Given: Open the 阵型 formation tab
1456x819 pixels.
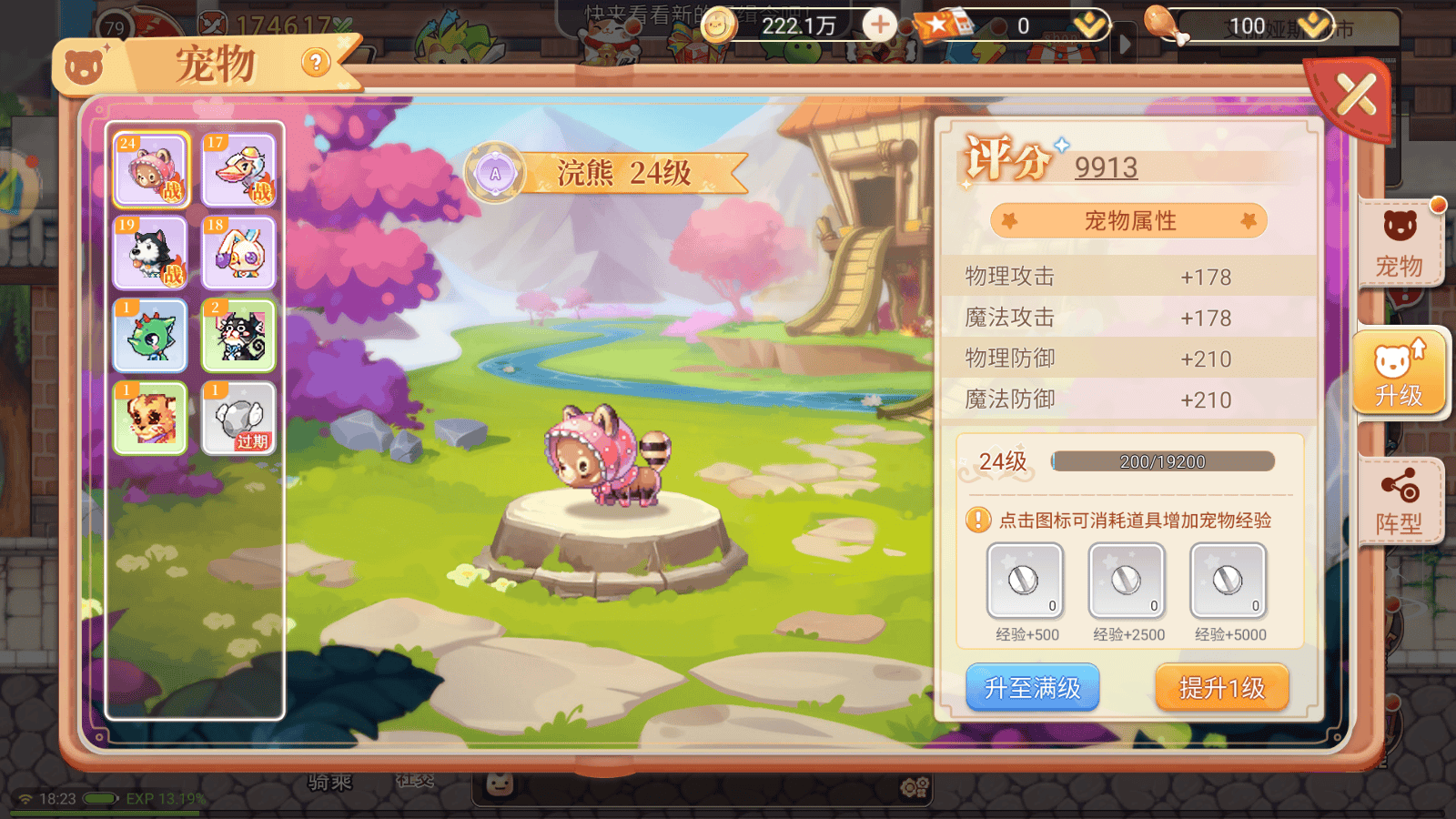Looking at the screenshot, I should pos(1399,502).
